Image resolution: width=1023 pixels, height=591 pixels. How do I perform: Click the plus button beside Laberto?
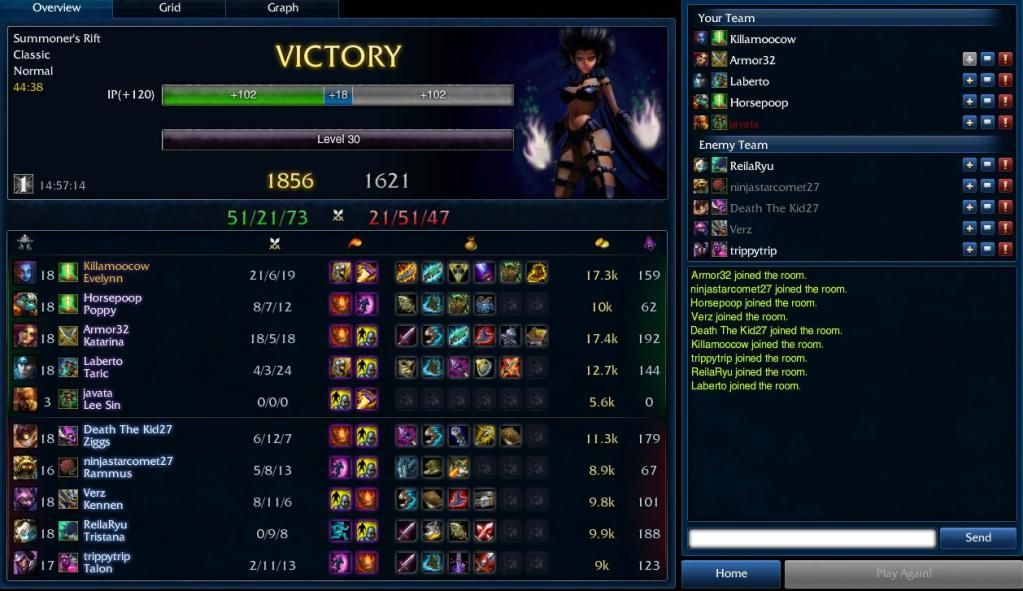click(x=969, y=81)
